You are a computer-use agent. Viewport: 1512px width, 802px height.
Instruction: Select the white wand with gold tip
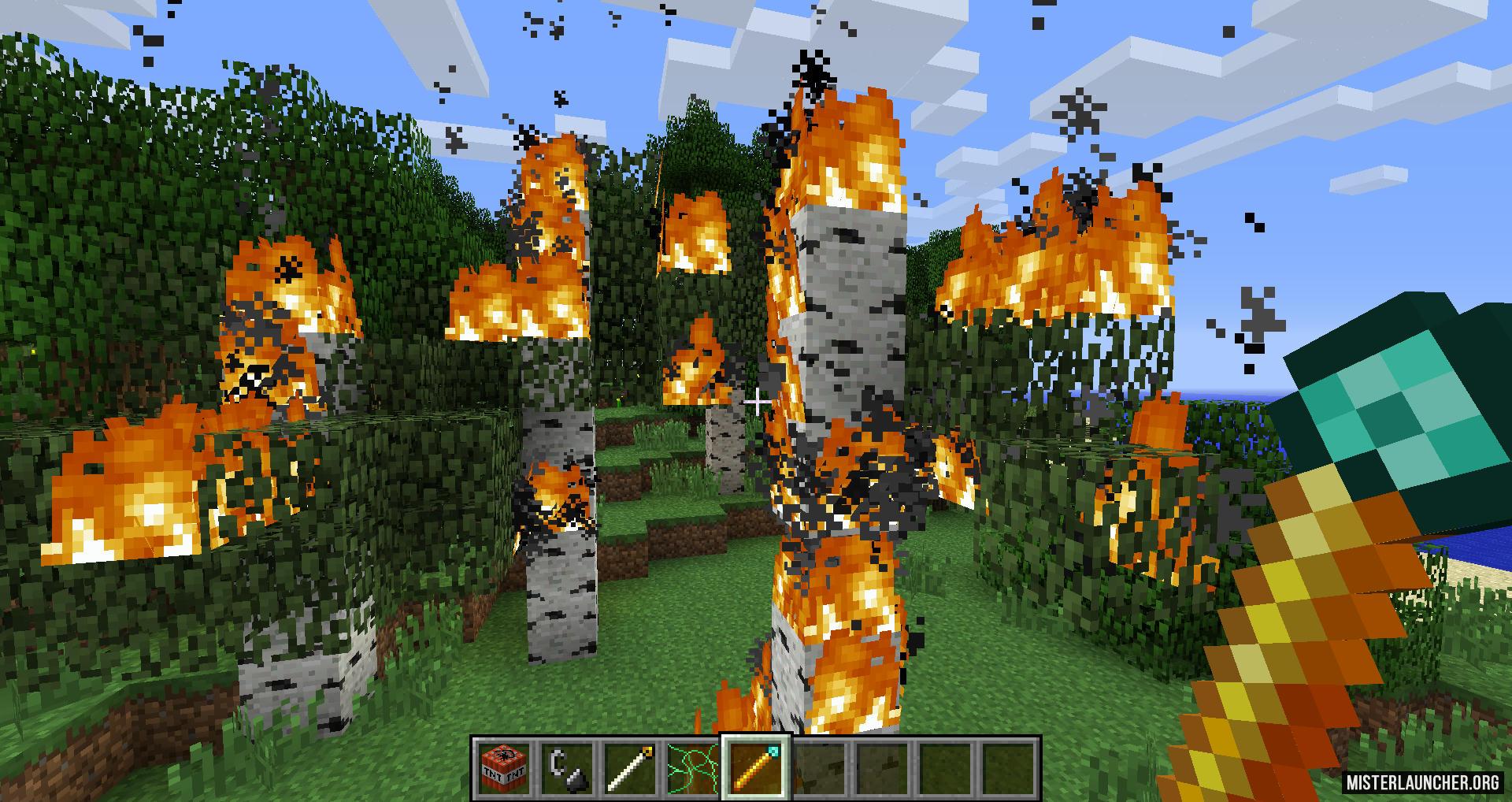tap(630, 767)
